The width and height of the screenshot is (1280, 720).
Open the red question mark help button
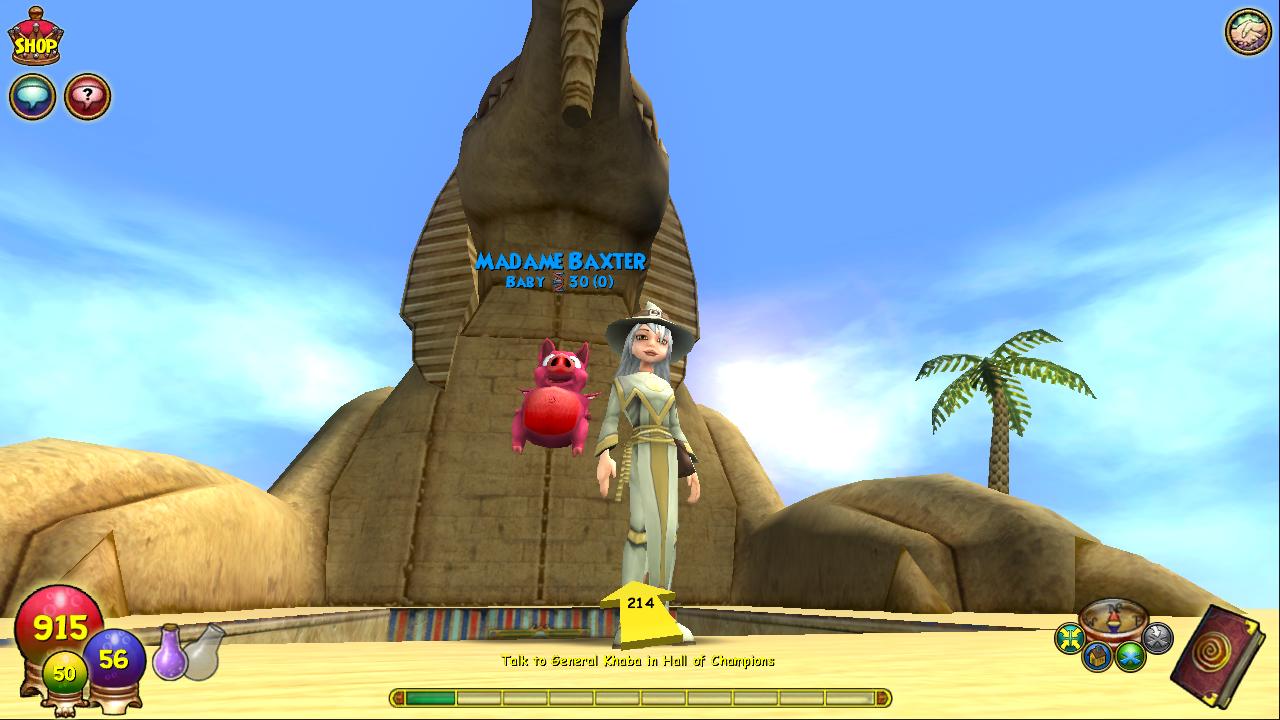click(87, 97)
